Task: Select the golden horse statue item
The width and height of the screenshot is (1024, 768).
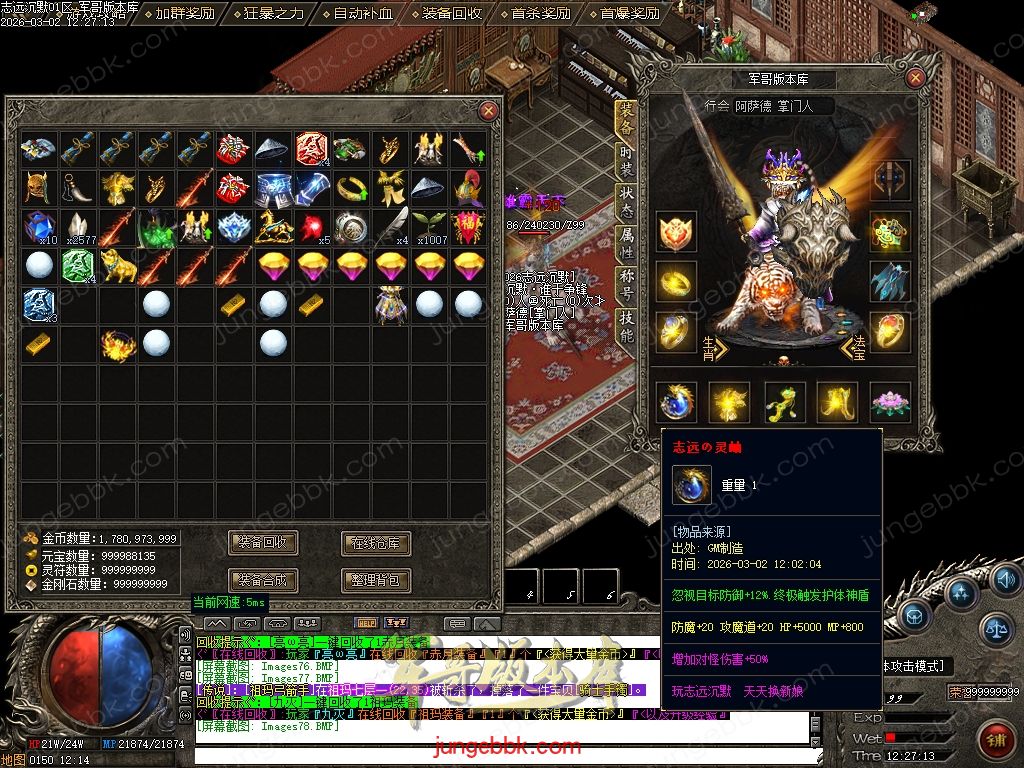Action: pos(273,227)
